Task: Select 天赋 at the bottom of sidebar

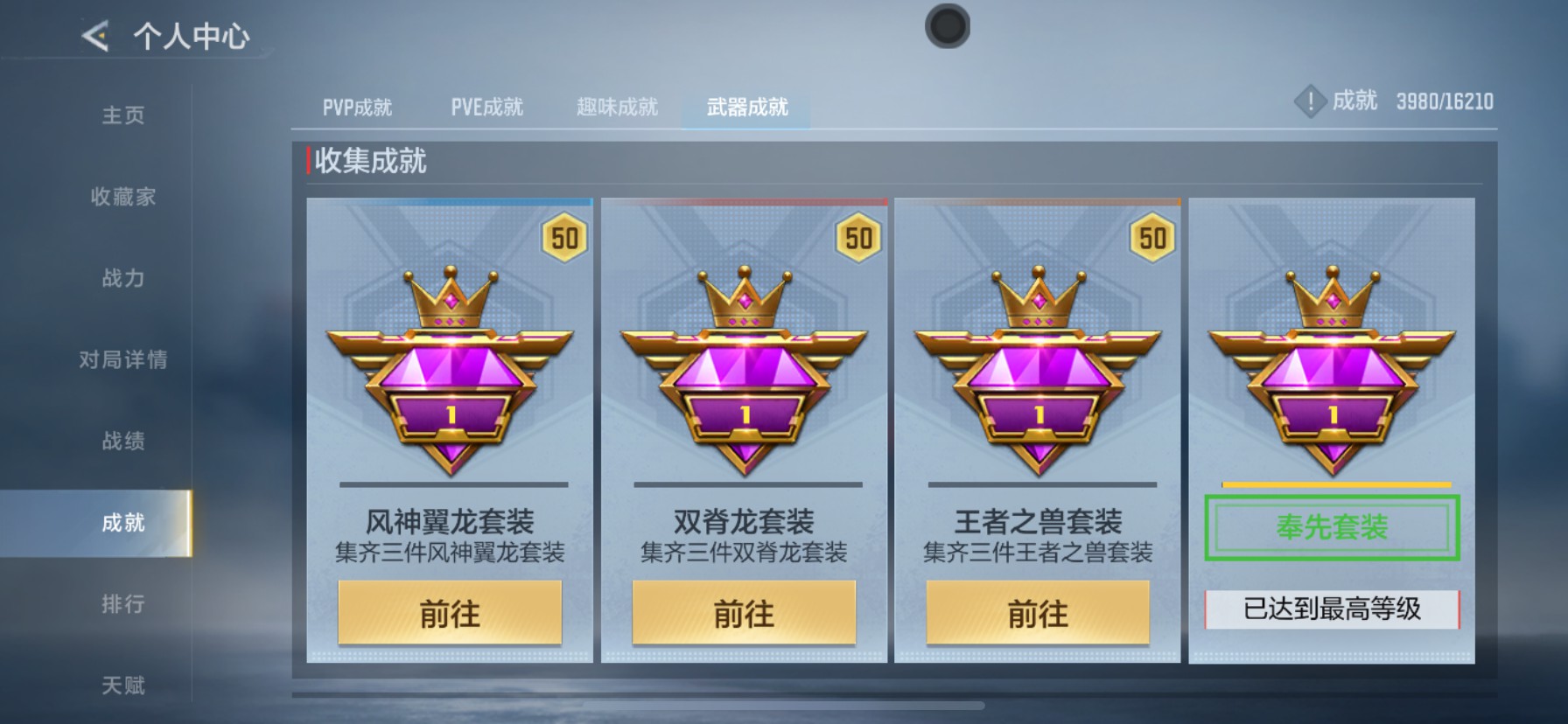Action: [x=122, y=683]
